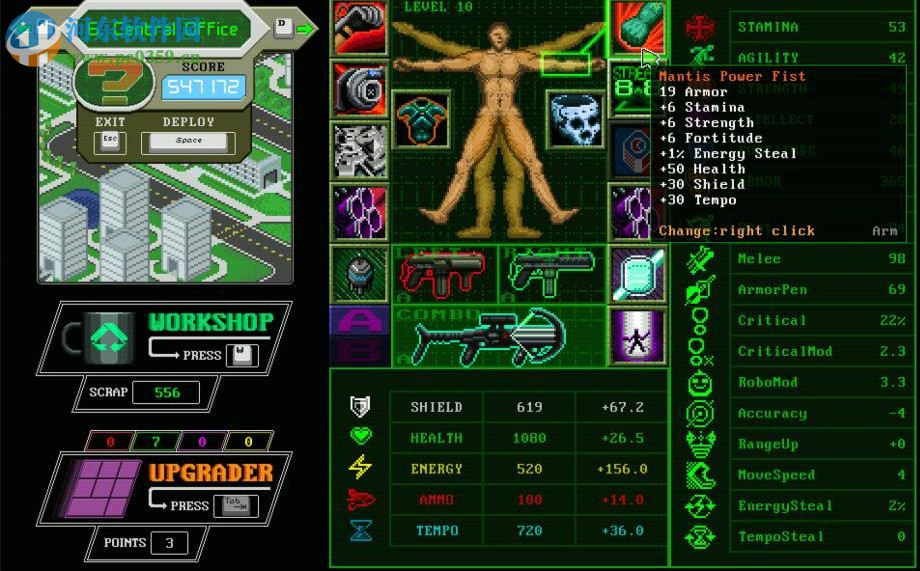Click the cyan crystal item slot
This screenshot has width=920, height=571.
pyautogui.click(x=636, y=274)
